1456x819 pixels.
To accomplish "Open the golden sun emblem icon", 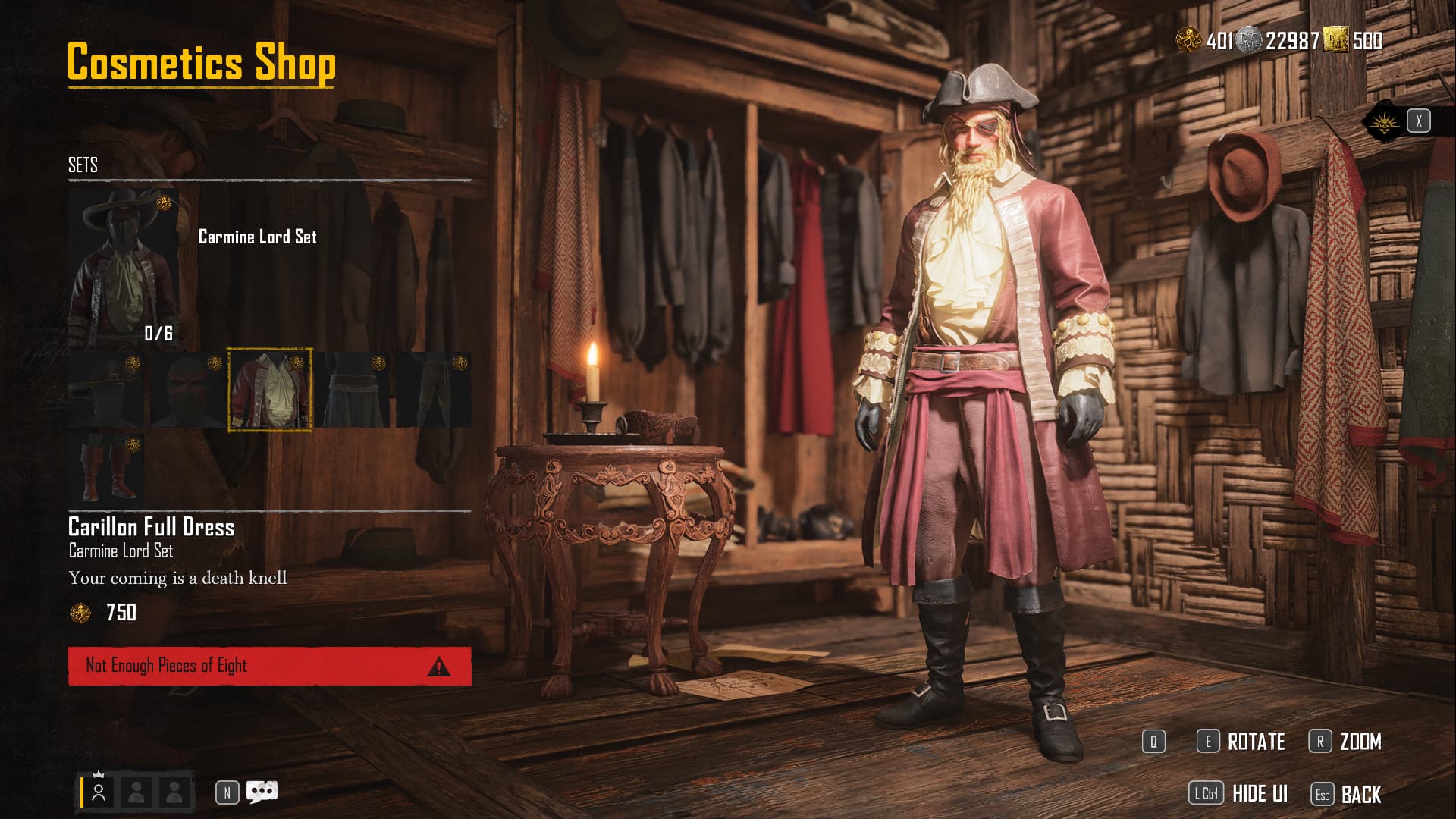I will (x=1383, y=121).
